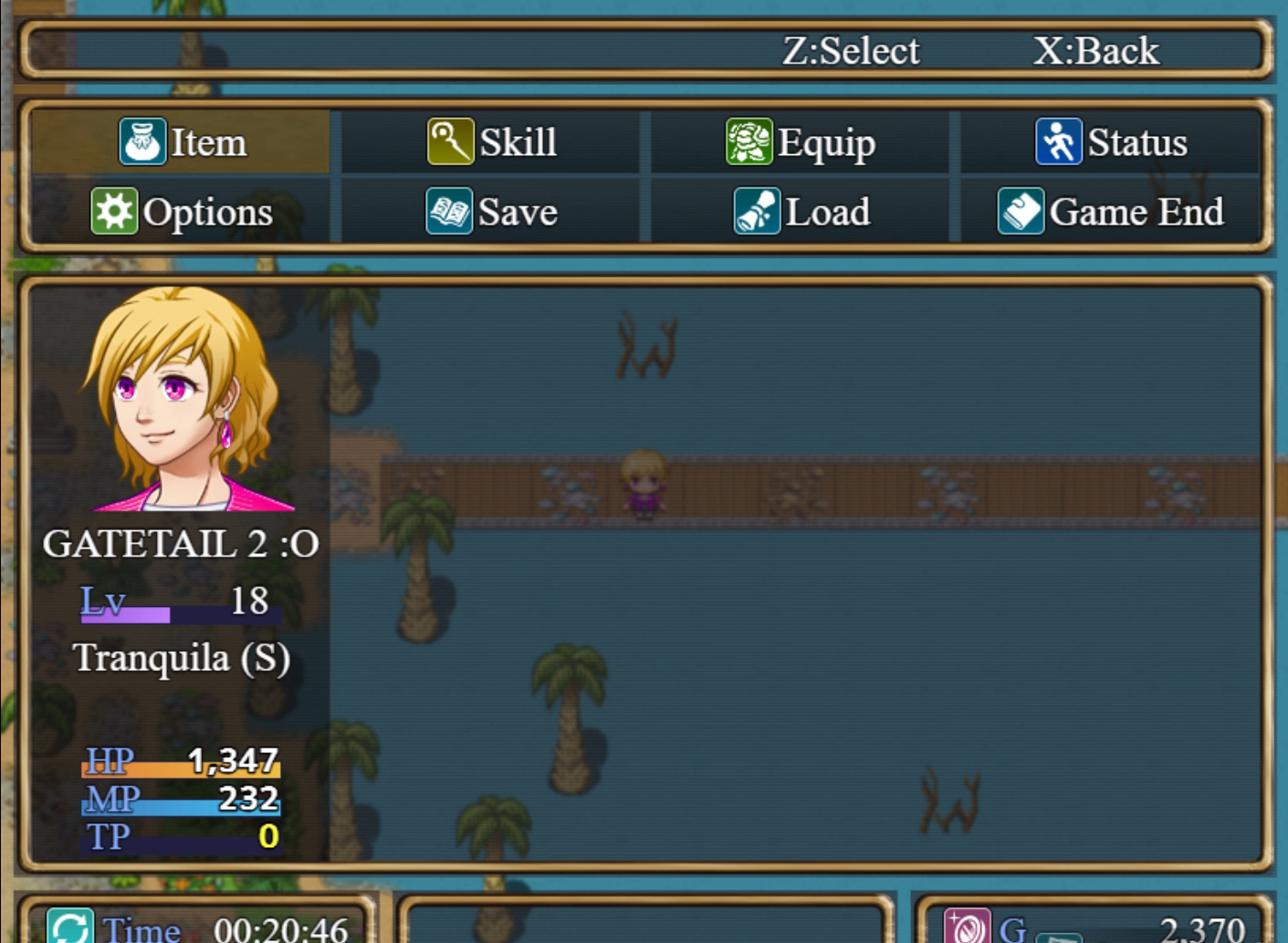Open the Item menu
Image resolution: width=1288 pixels, height=943 pixels.
pyautogui.click(x=183, y=142)
